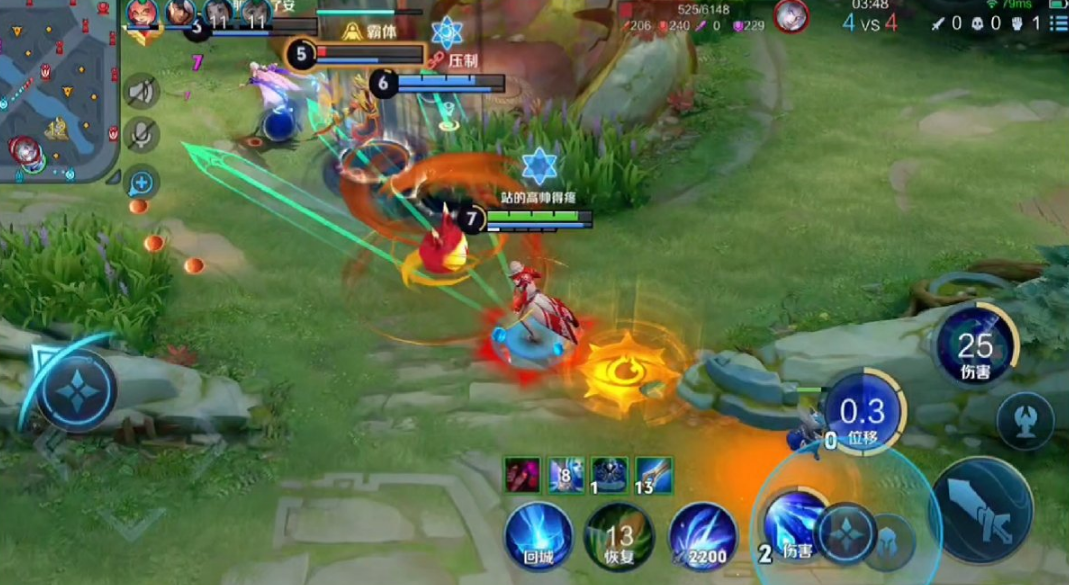
Task: Toggle the muted microphone icon
Action: tap(142, 134)
